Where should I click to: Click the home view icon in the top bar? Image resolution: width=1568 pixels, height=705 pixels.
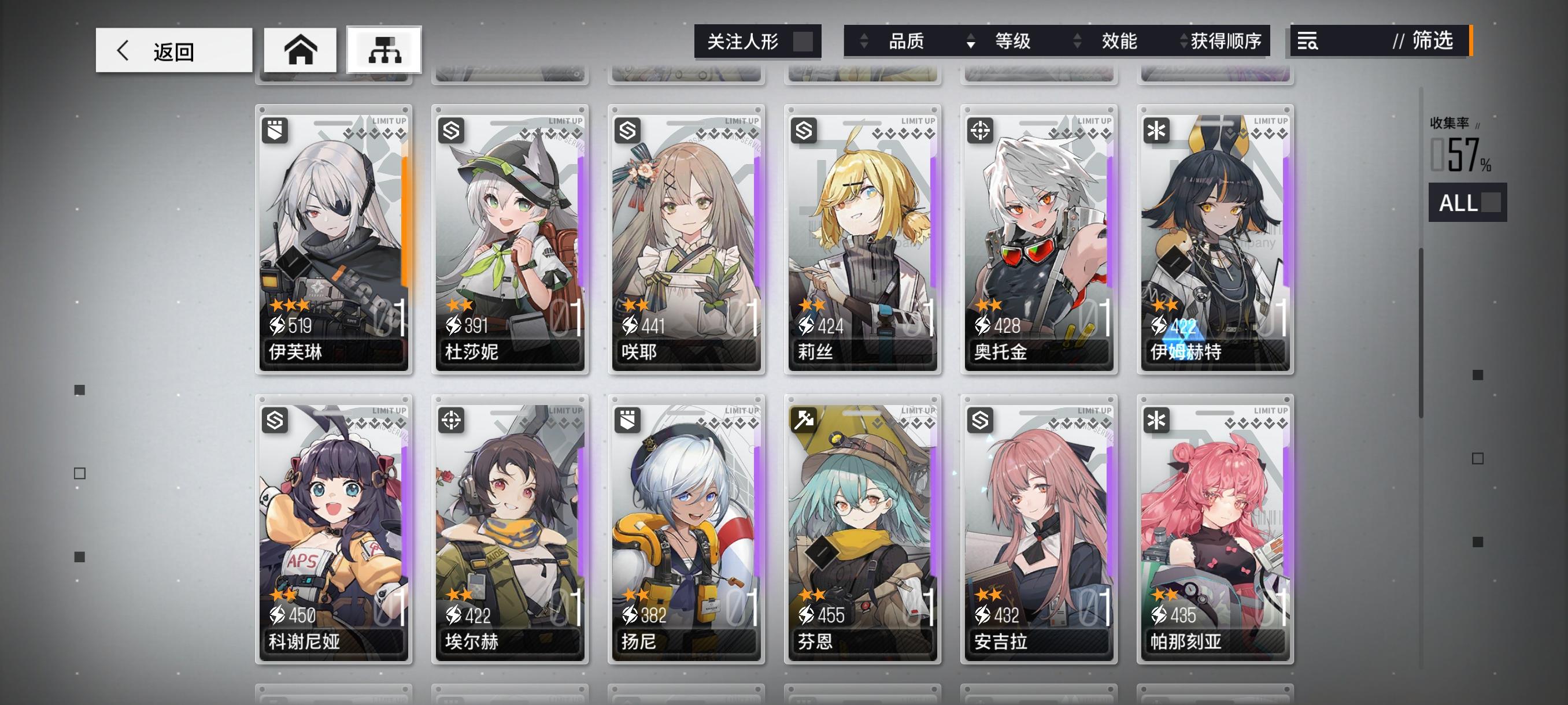point(301,50)
